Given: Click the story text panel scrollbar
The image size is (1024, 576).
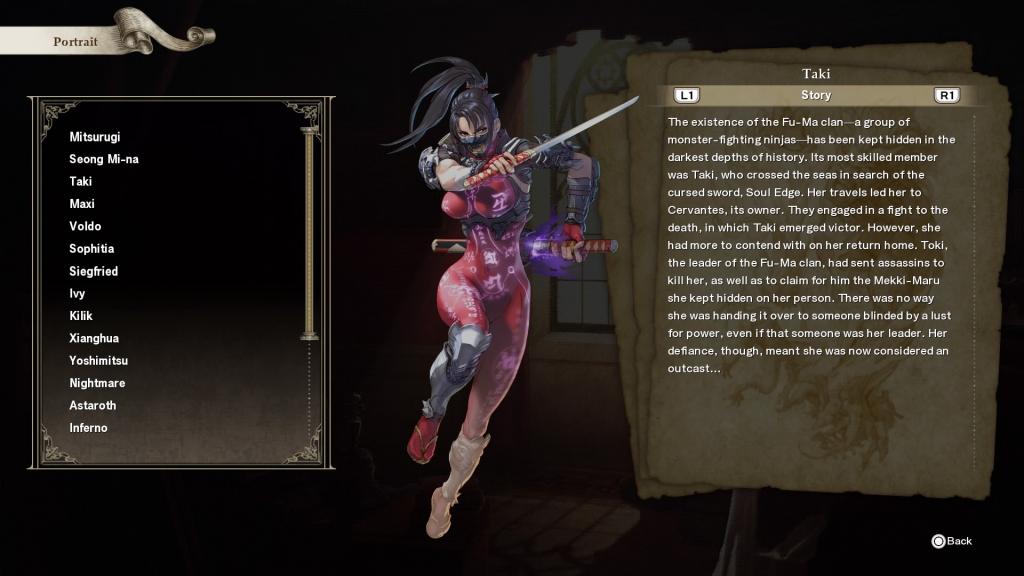Looking at the screenshot, I should 975,290.
